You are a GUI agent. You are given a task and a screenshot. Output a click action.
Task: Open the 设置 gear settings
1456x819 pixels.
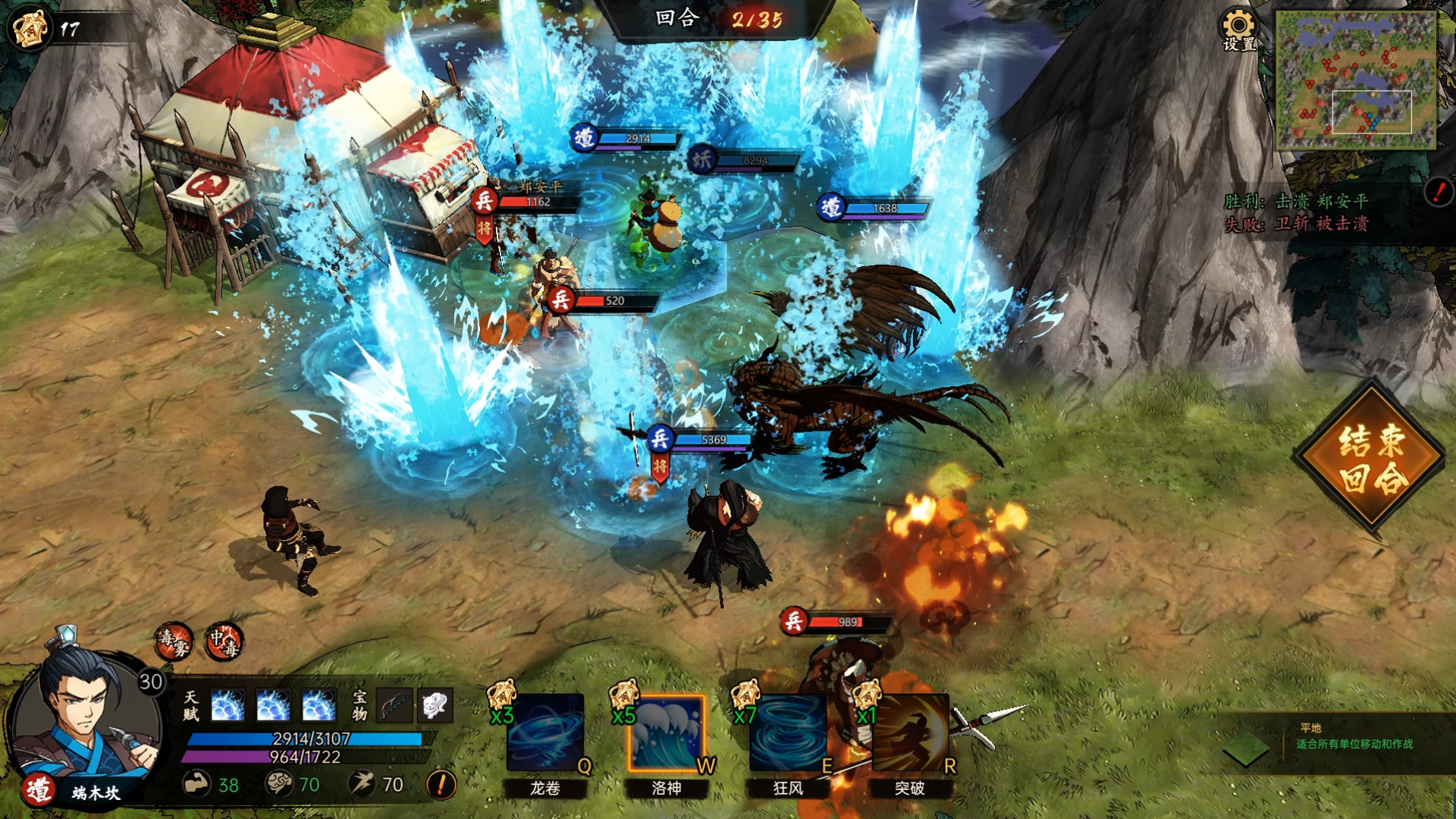(x=1238, y=30)
